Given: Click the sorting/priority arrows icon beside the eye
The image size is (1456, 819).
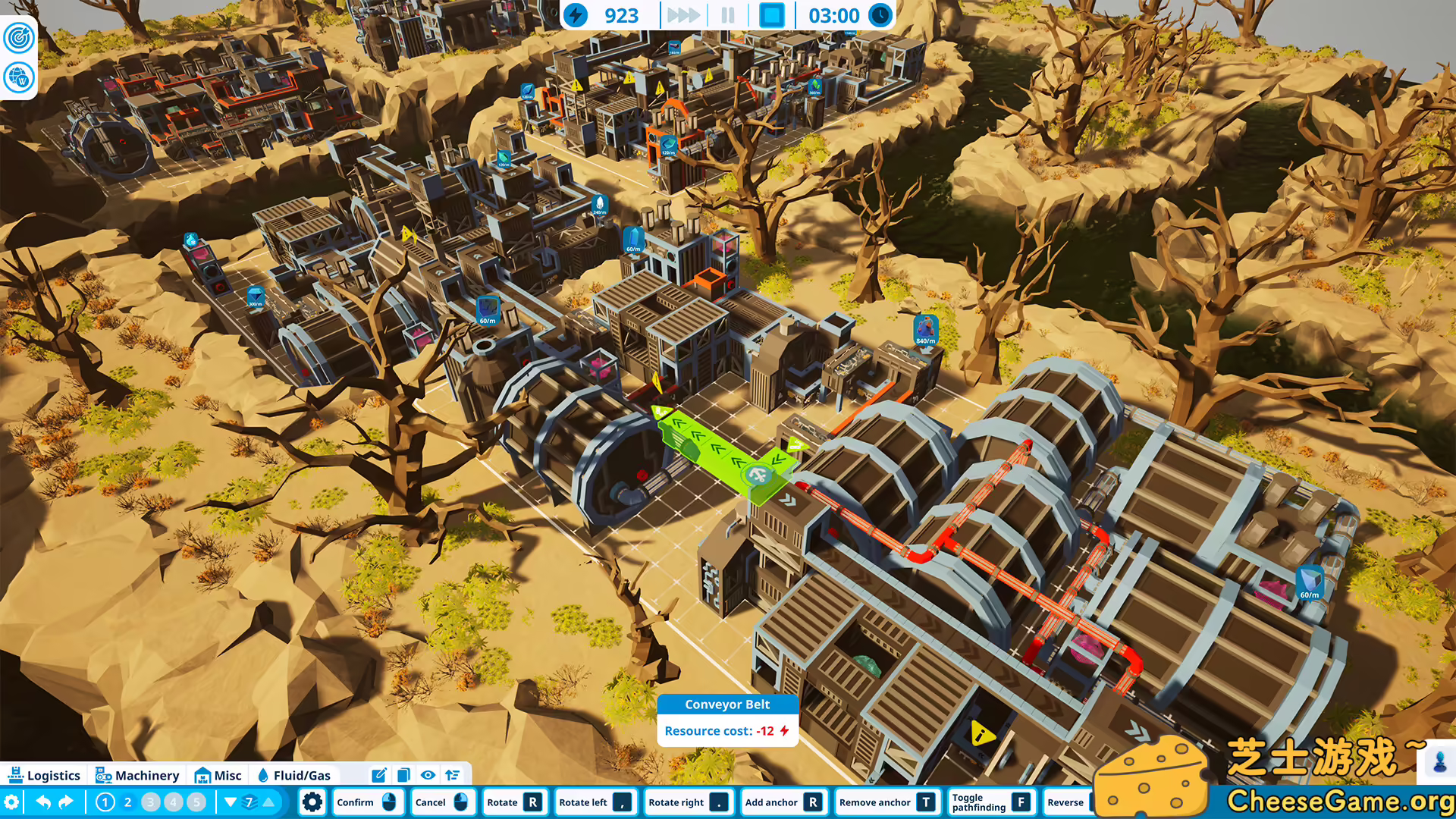Looking at the screenshot, I should (453, 775).
